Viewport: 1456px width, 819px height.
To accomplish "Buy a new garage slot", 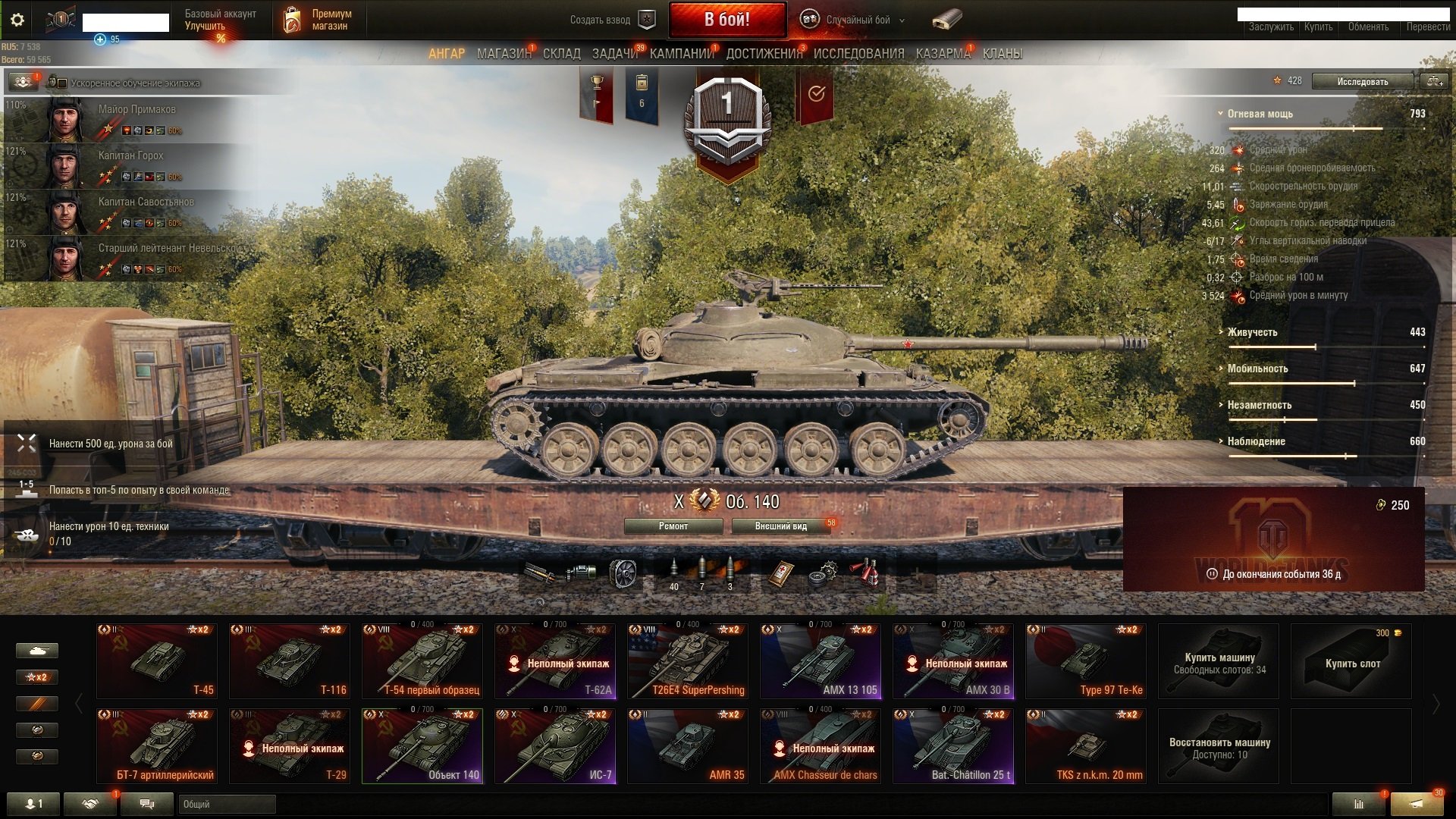I will tap(1351, 661).
